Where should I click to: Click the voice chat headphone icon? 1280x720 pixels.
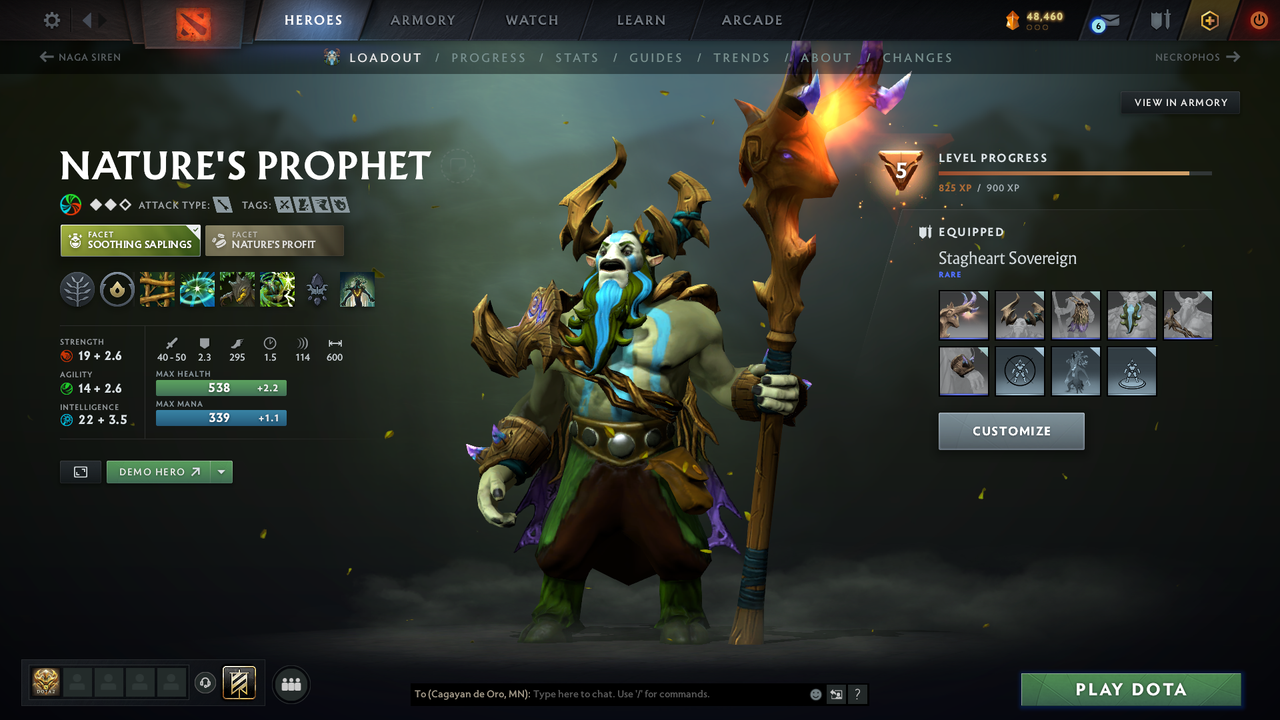(x=206, y=684)
